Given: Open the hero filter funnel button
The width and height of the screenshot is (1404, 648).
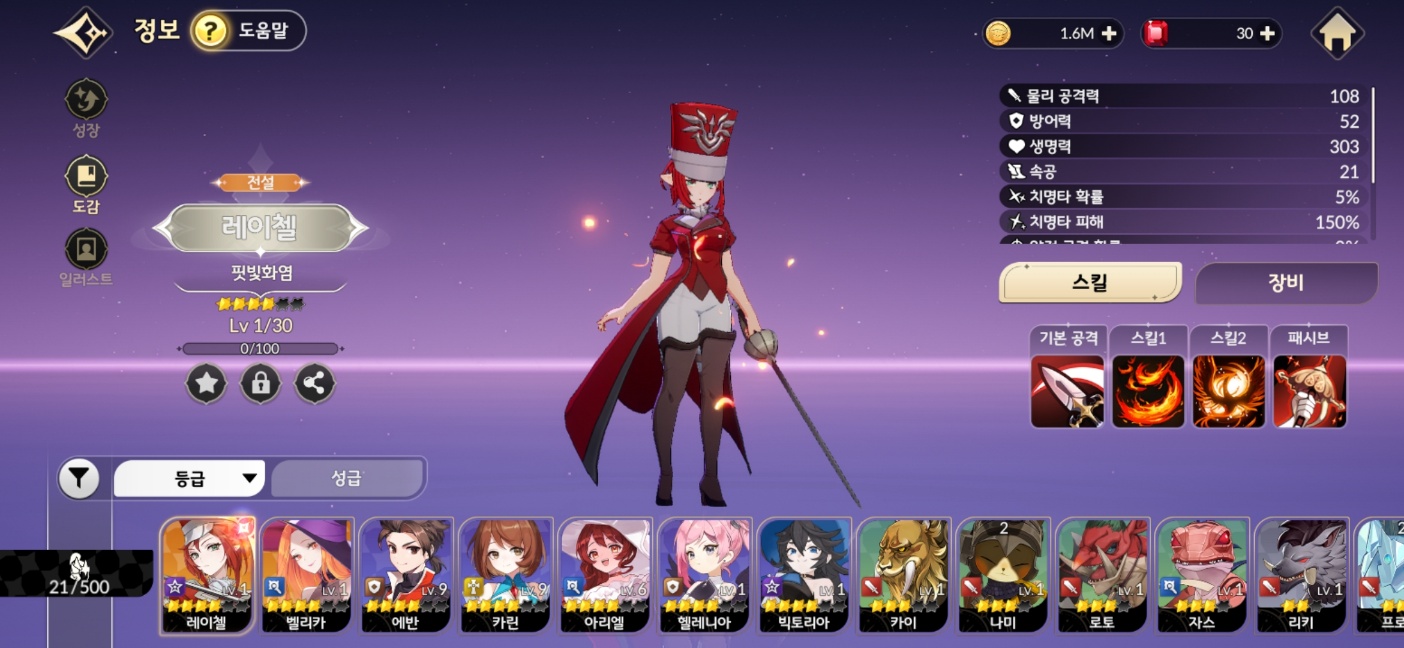Looking at the screenshot, I should coord(79,479).
